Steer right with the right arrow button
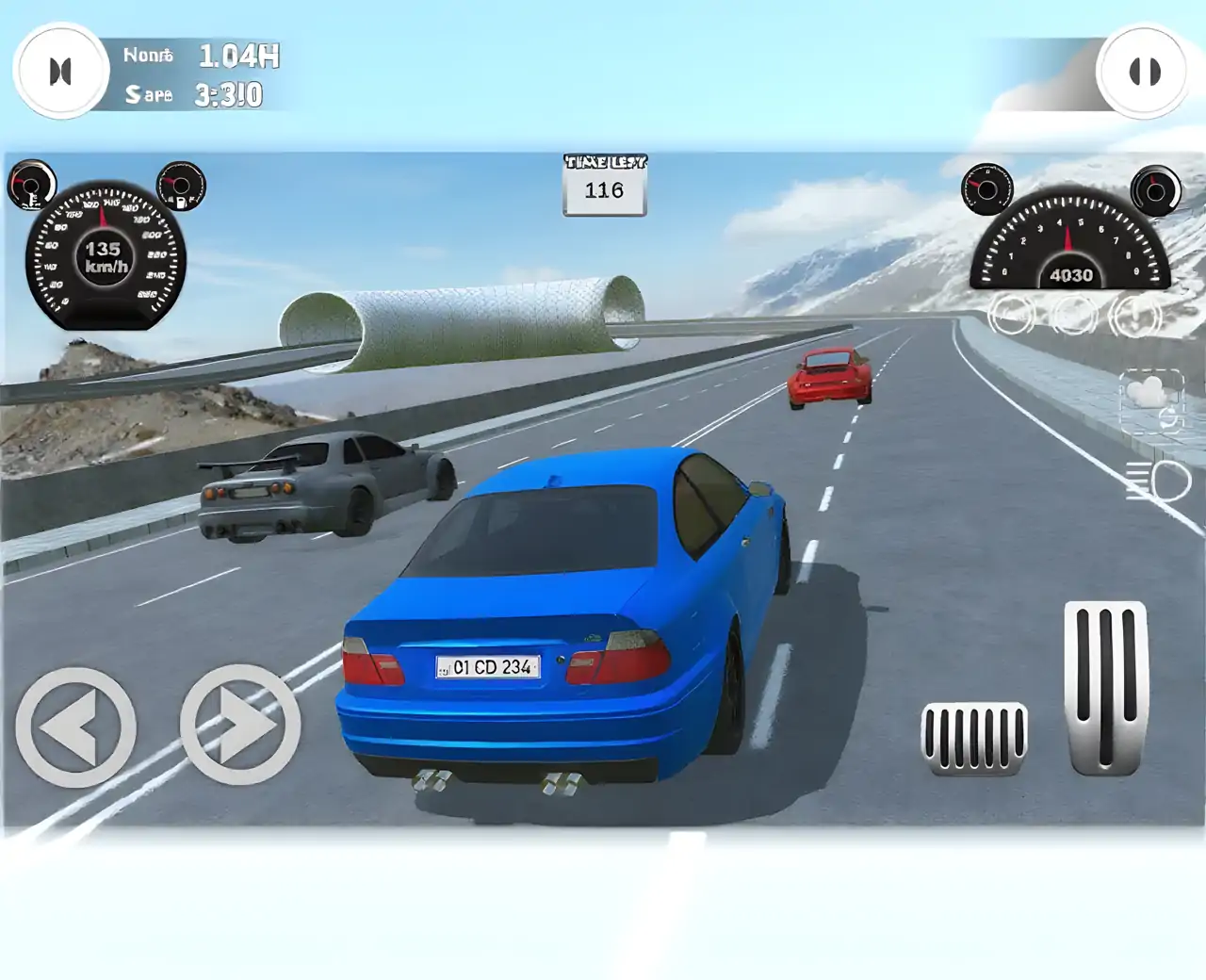The height and width of the screenshot is (980, 1206). 240,725
